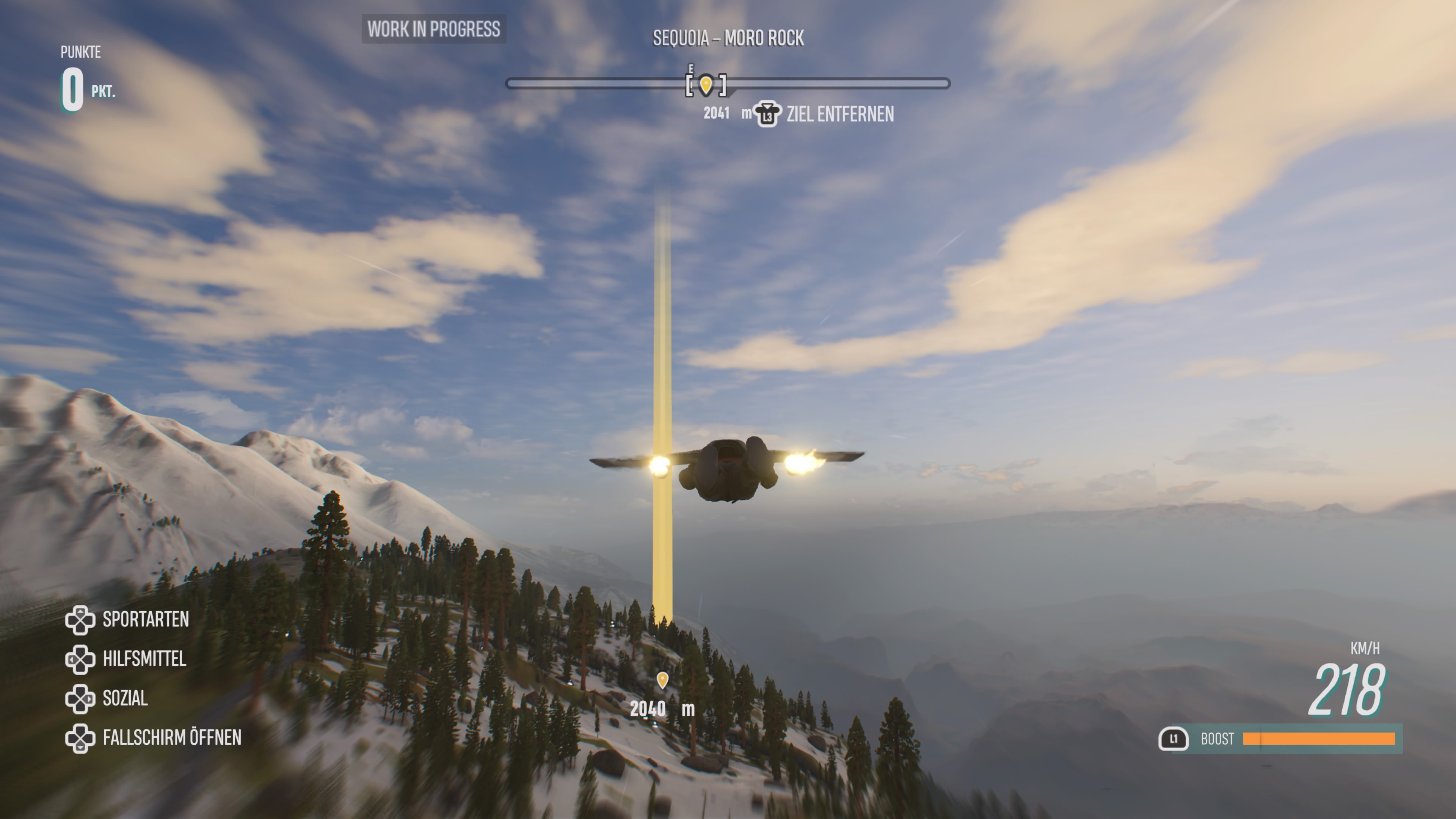Toggle the parachute via Fallschirm öffnen
Image resolution: width=1456 pixels, height=819 pixels.
pos(173,737)
